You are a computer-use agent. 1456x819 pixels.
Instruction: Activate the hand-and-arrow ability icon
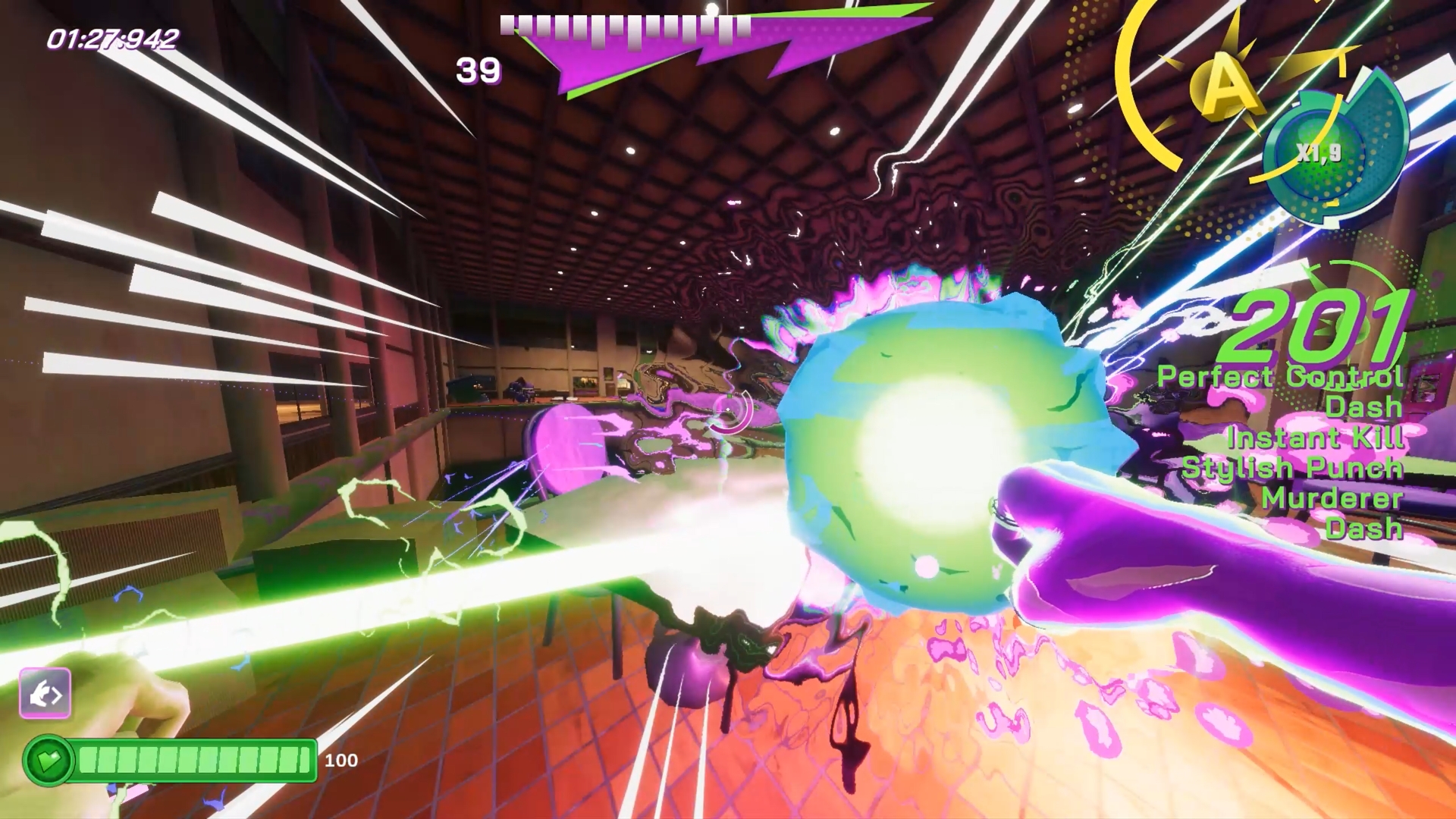pyautogui.click(x=45, y=693)
